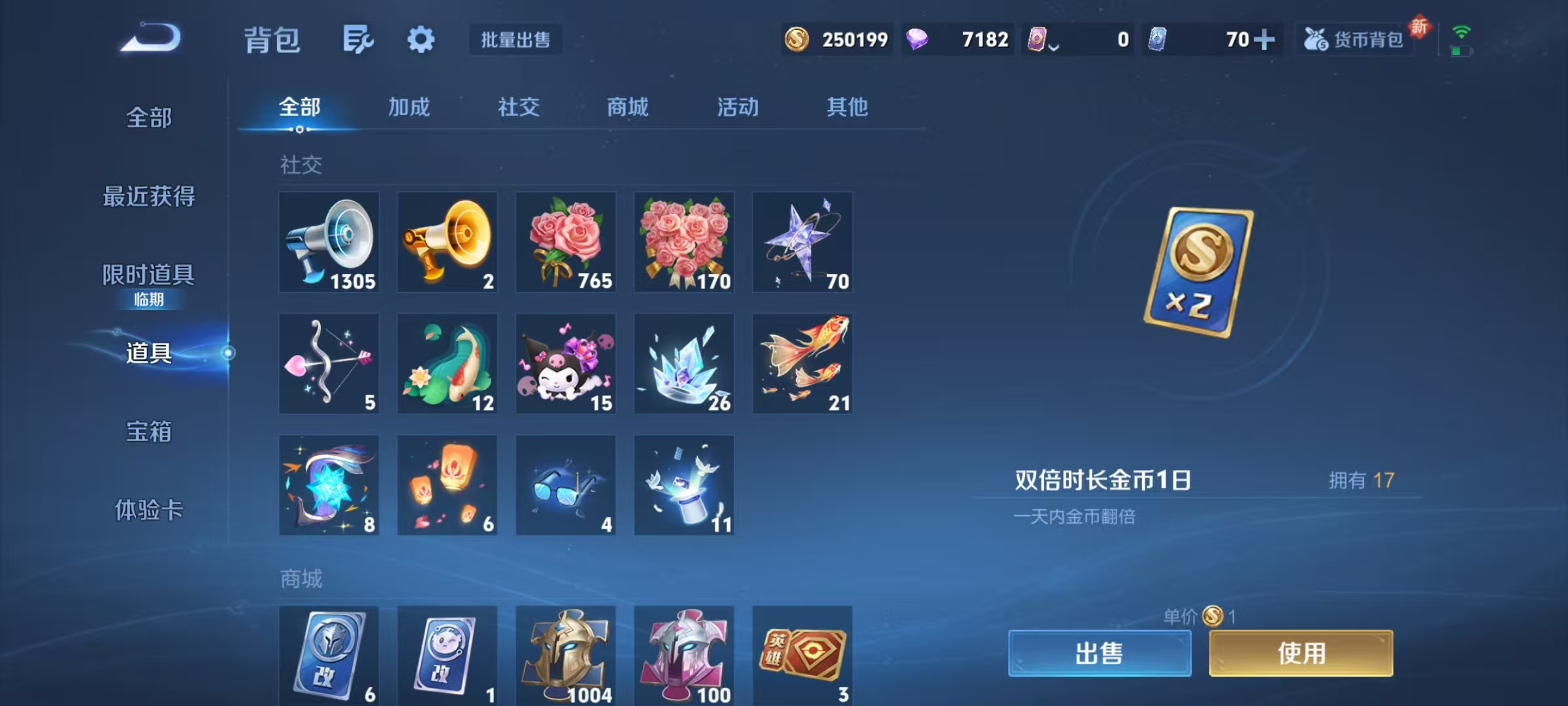1568x706 pixels.
Task: Select the silver megaphone item with count 1305
Action: [329, 242]
